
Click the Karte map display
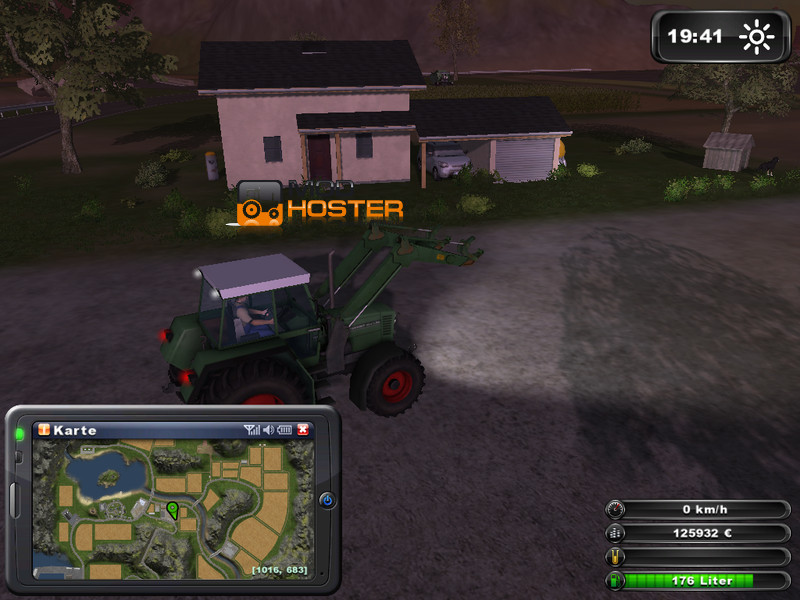pyautogui.click(x=174, y=510)
